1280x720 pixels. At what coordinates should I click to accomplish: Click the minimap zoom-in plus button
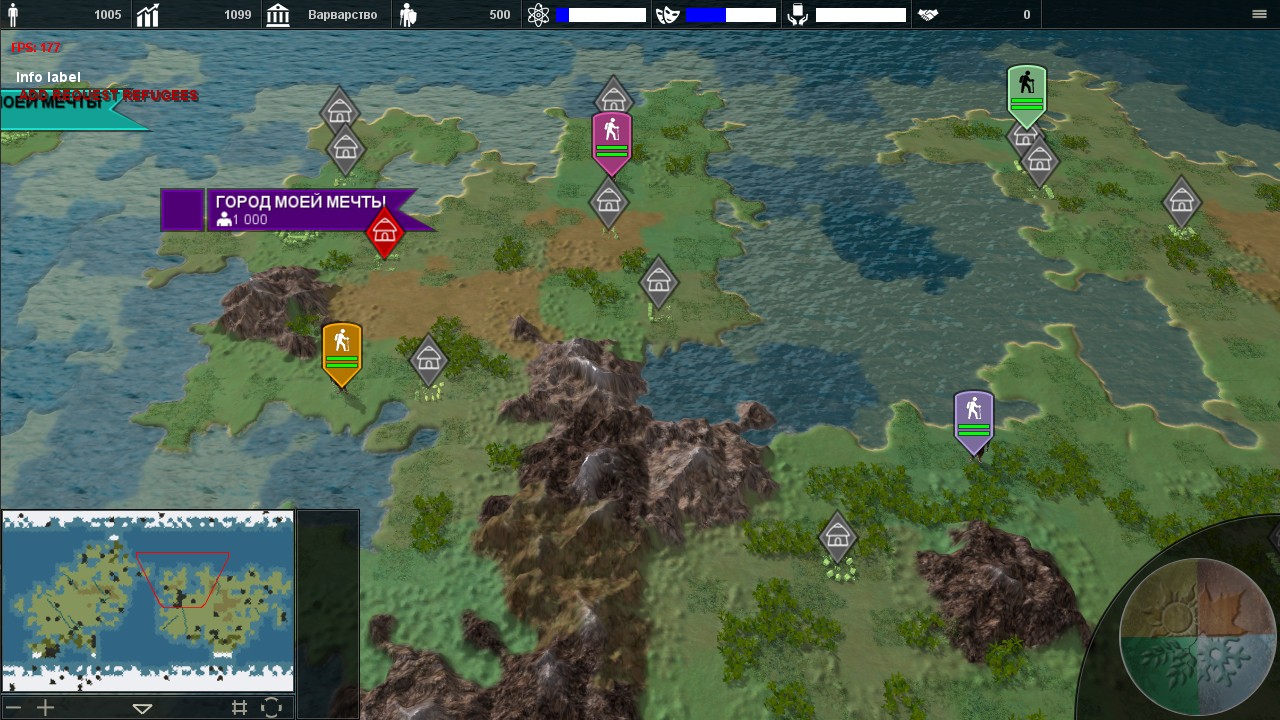point(45,708)
